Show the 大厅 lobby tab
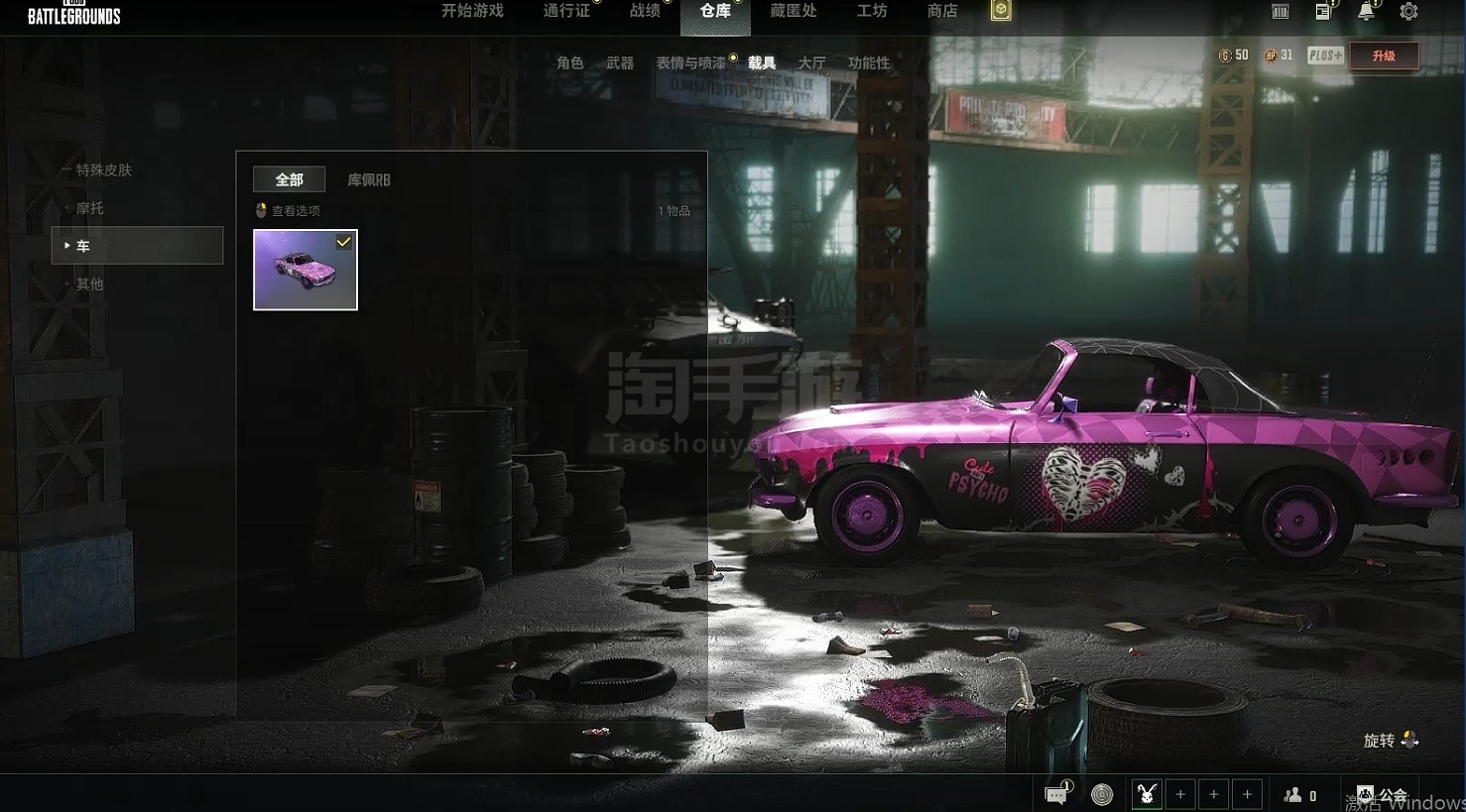The image size is (1466, 812). 811,62
